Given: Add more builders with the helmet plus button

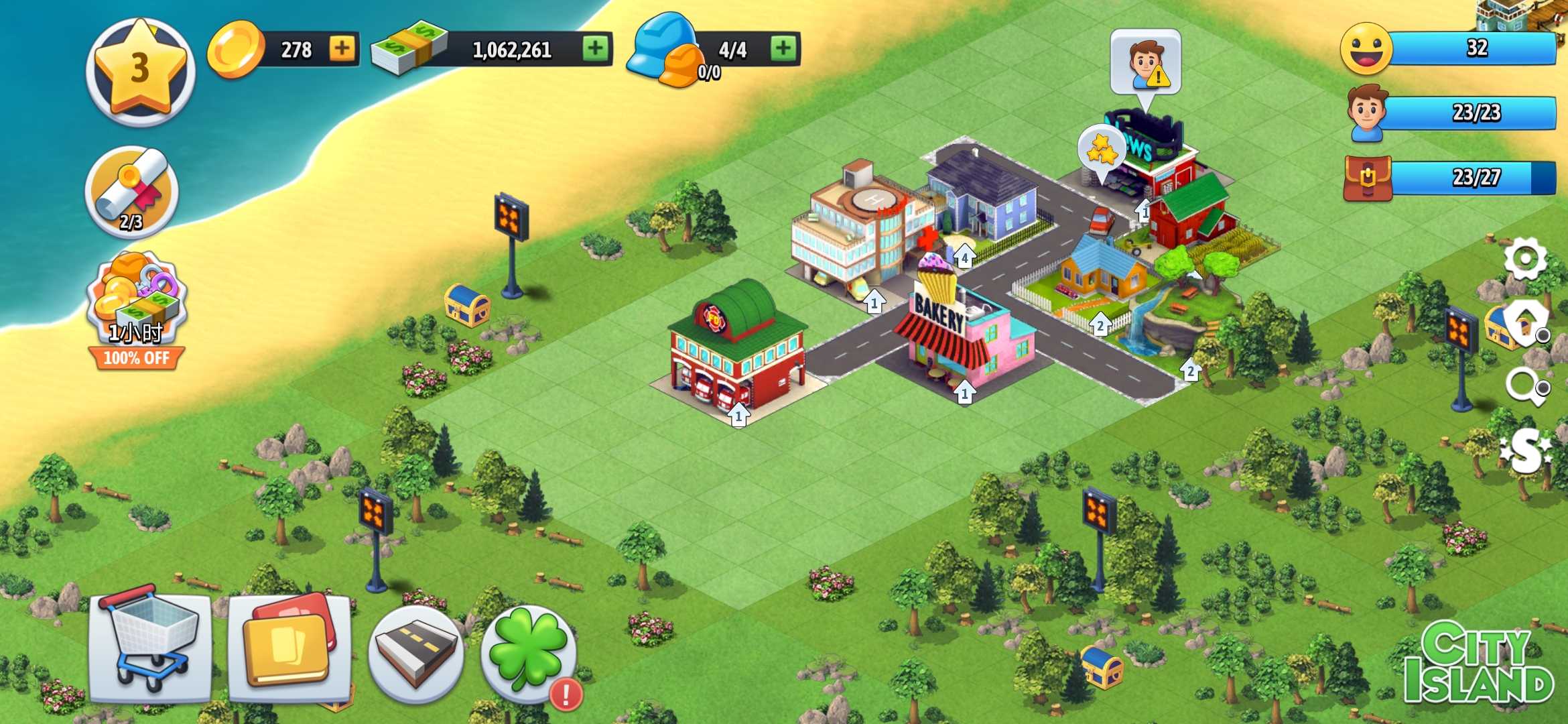Looking at the screenshot, I should point(783,48).
